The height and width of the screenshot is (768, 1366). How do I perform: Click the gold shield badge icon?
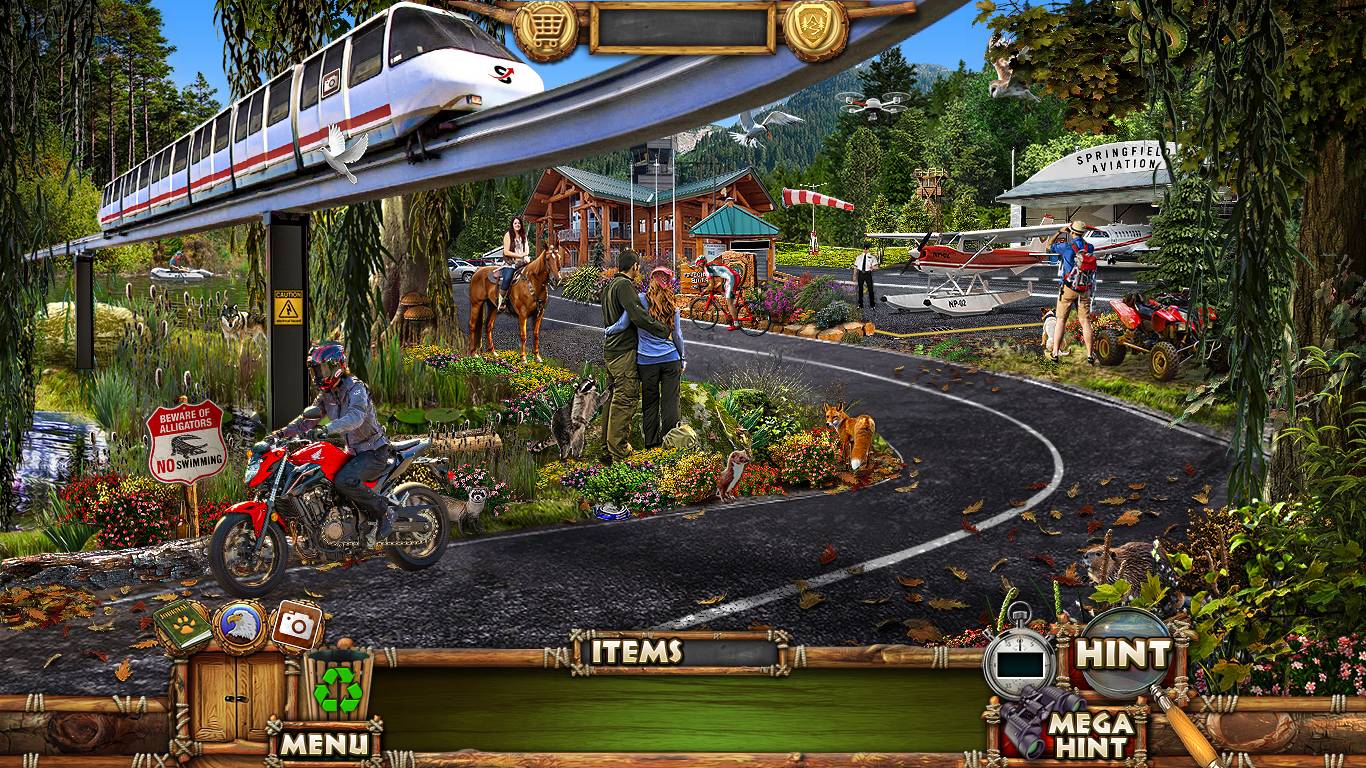815,29
